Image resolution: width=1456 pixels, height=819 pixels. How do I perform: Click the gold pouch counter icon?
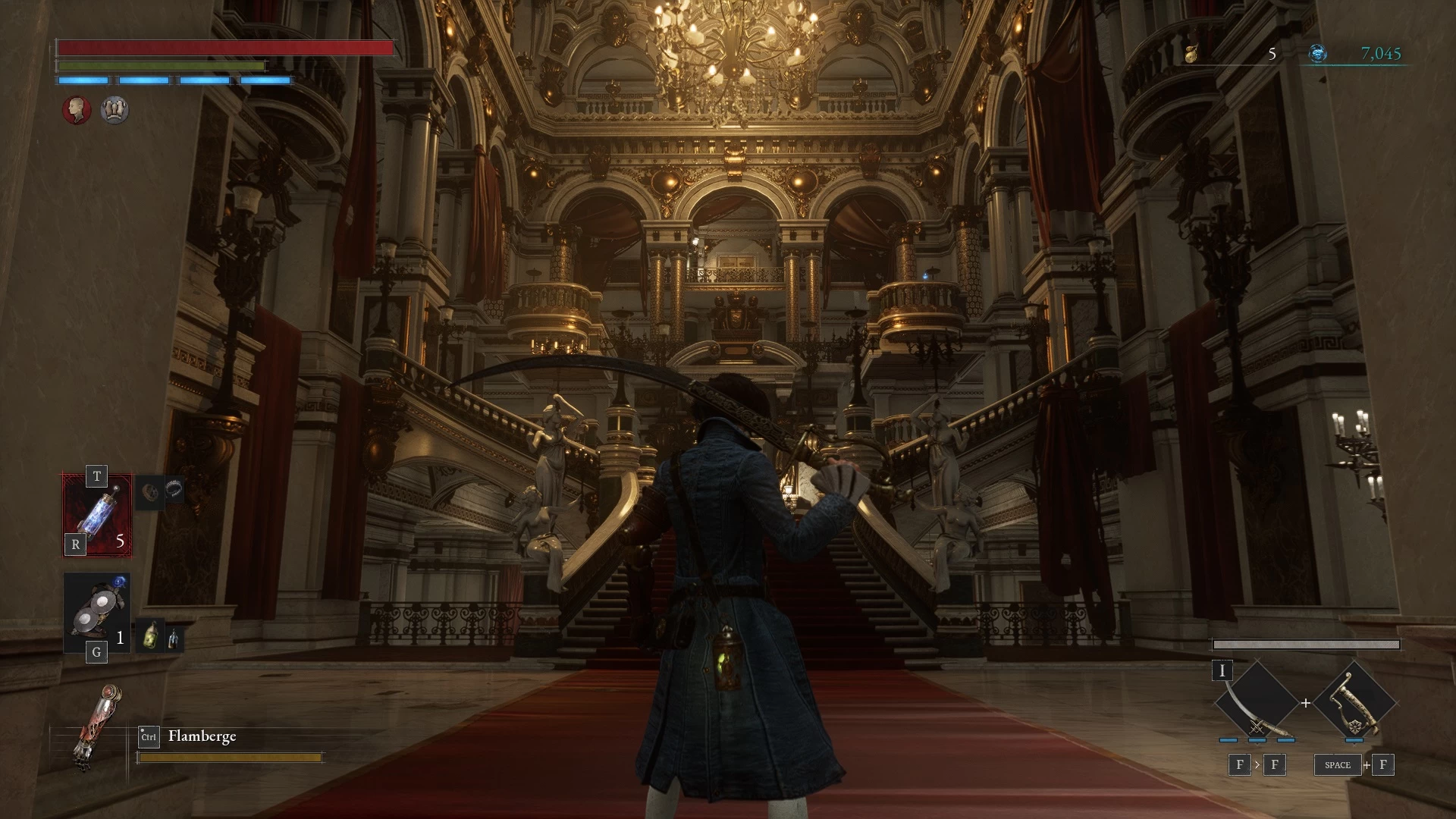coord(1191,54)
